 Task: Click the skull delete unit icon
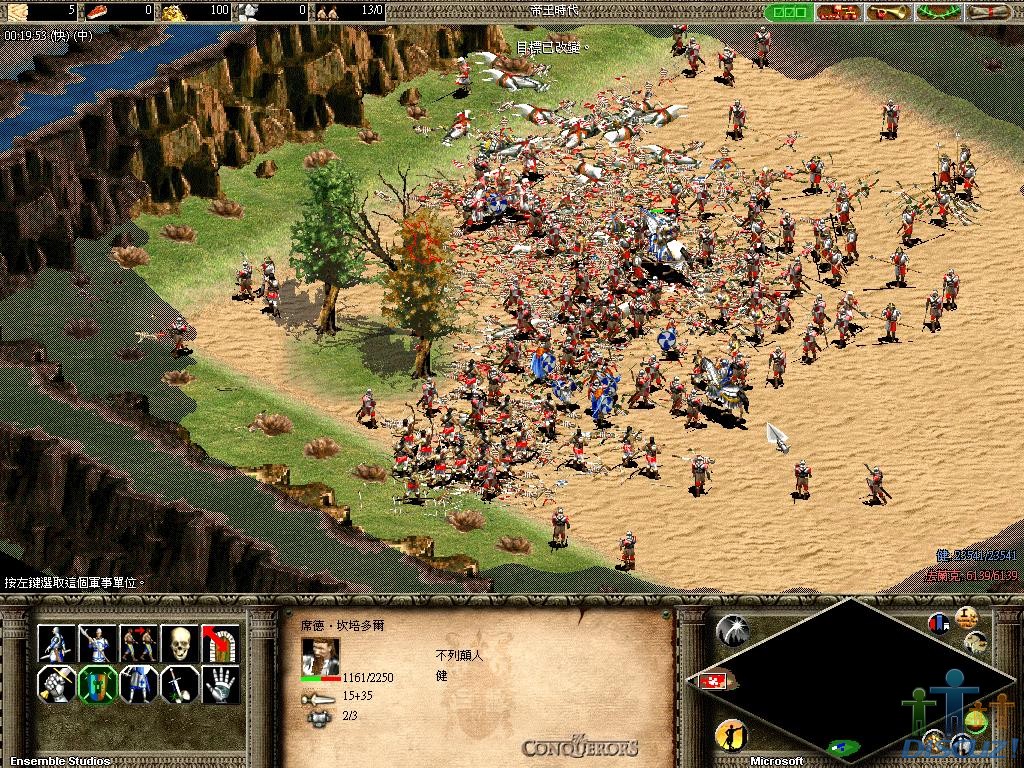(x=179, y=643)
